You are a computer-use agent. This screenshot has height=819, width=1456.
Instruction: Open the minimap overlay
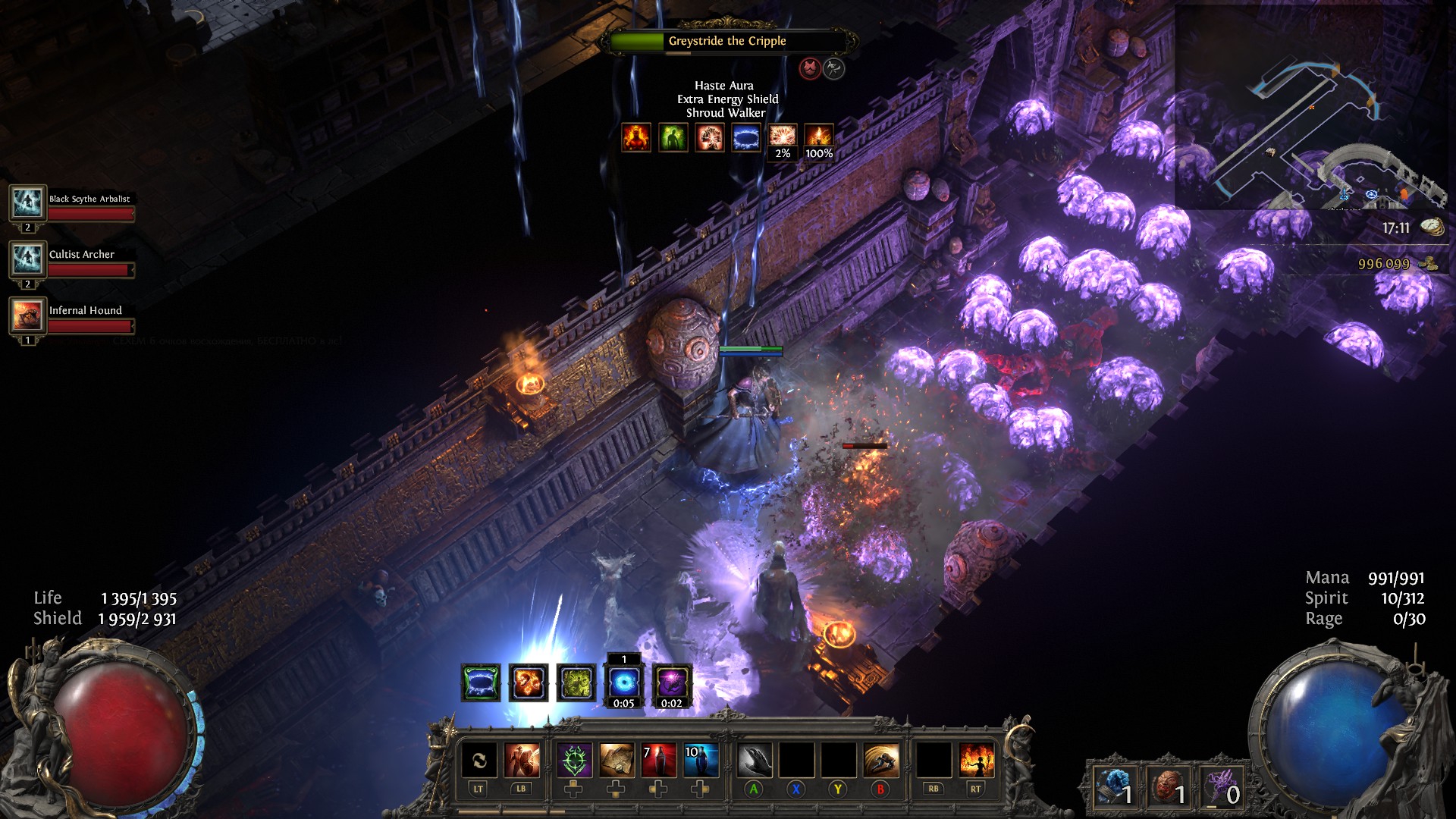(x=1310, y=106)
